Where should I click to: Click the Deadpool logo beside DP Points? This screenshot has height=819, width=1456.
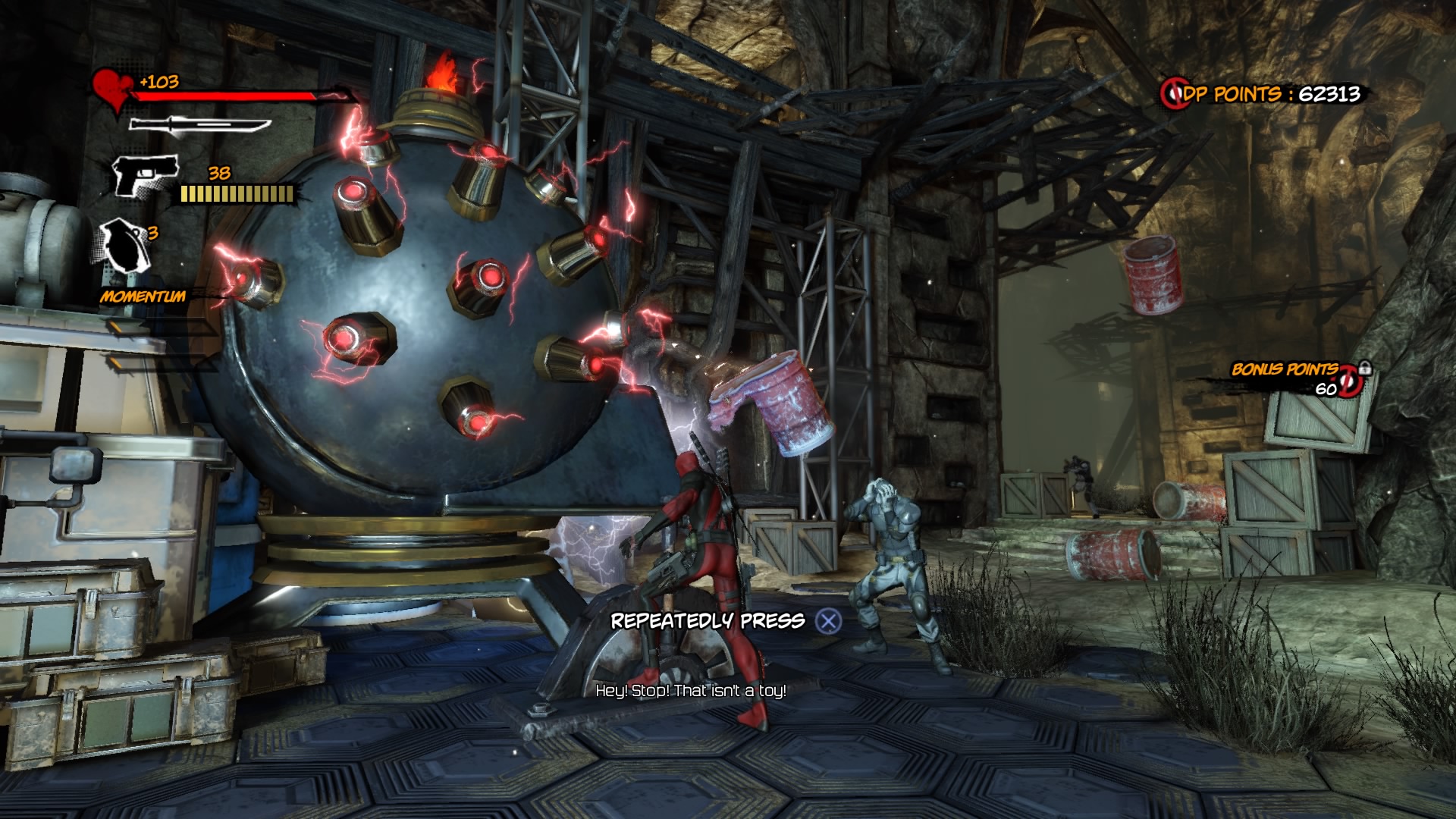(x=1172, y=94)
